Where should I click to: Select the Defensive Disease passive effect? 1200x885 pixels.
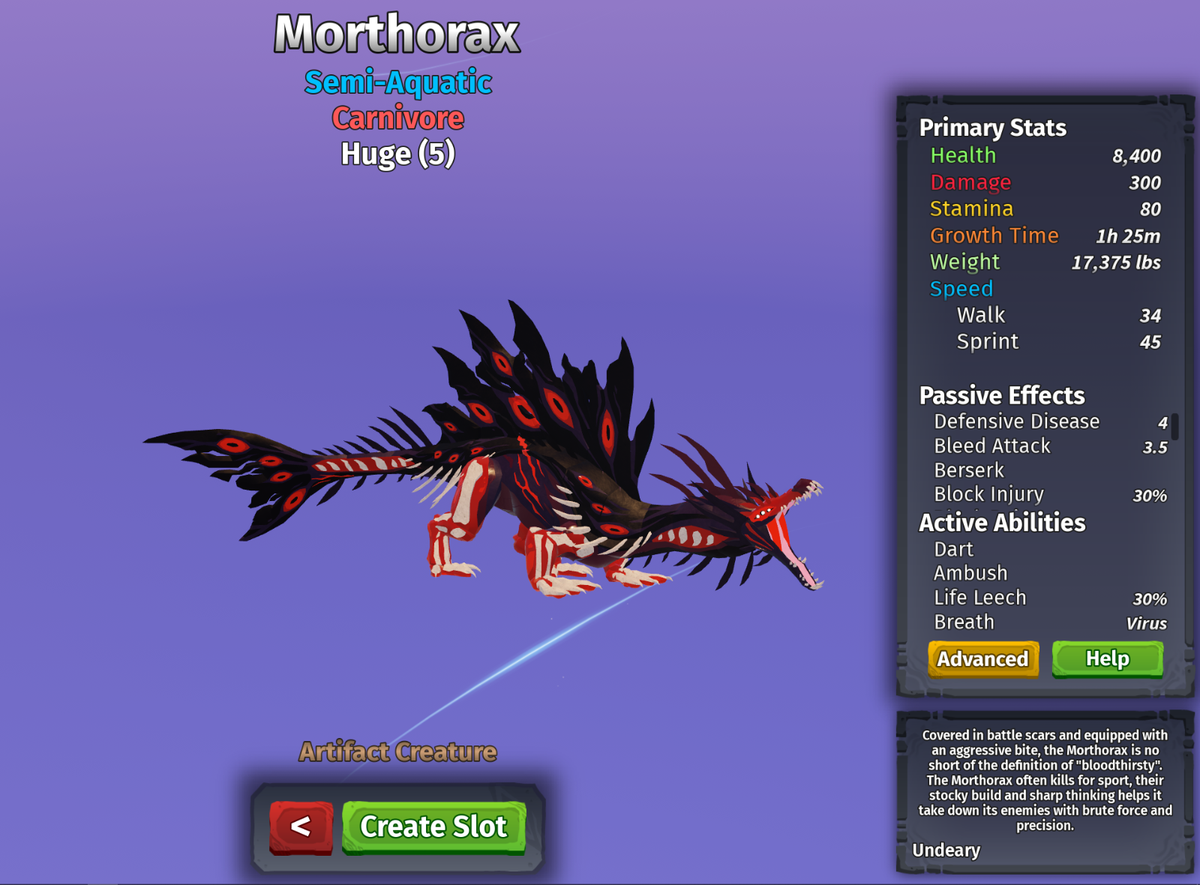click(x=1016, y=422)
